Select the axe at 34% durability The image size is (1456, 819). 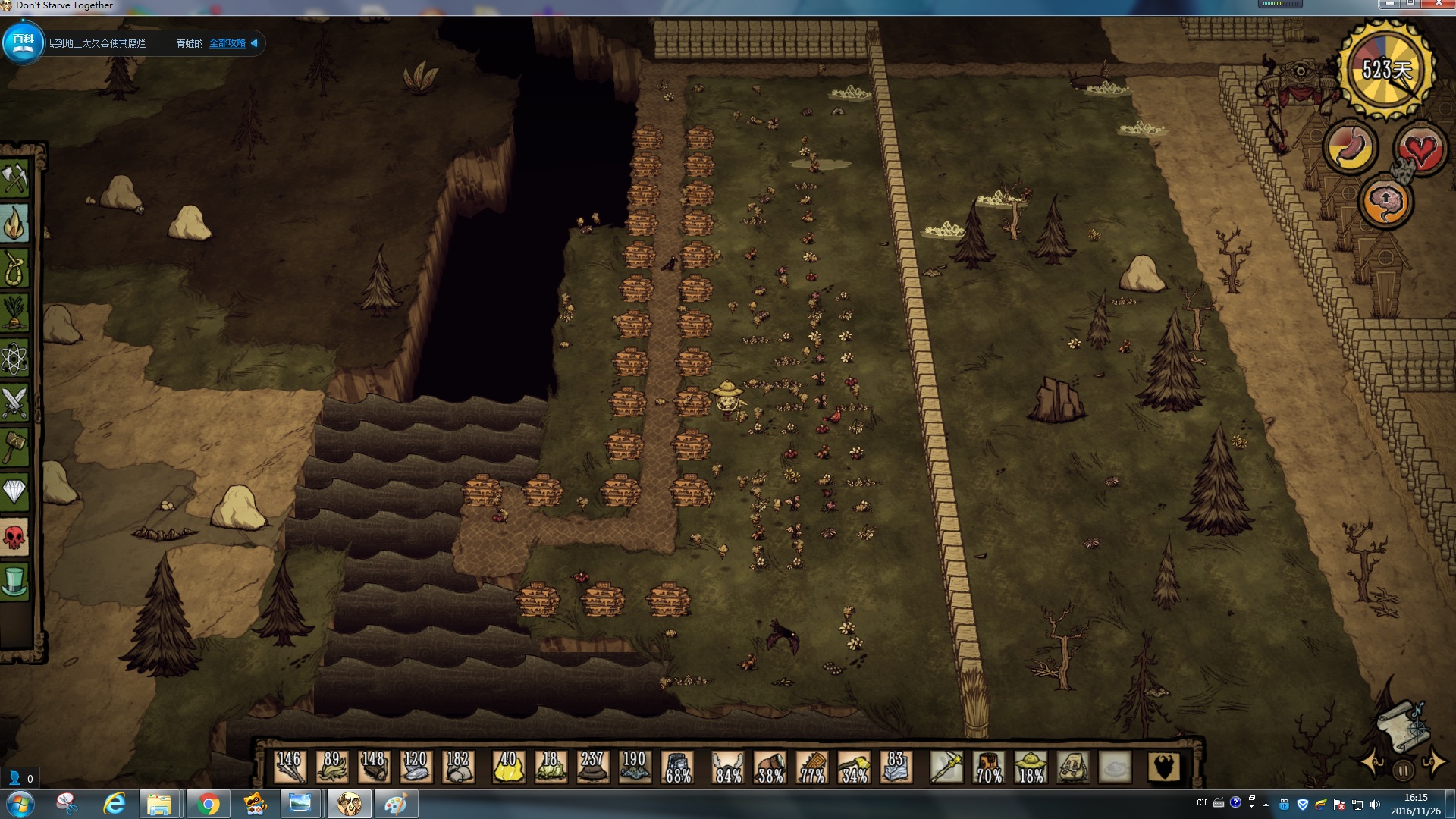(x=854, y=767)
